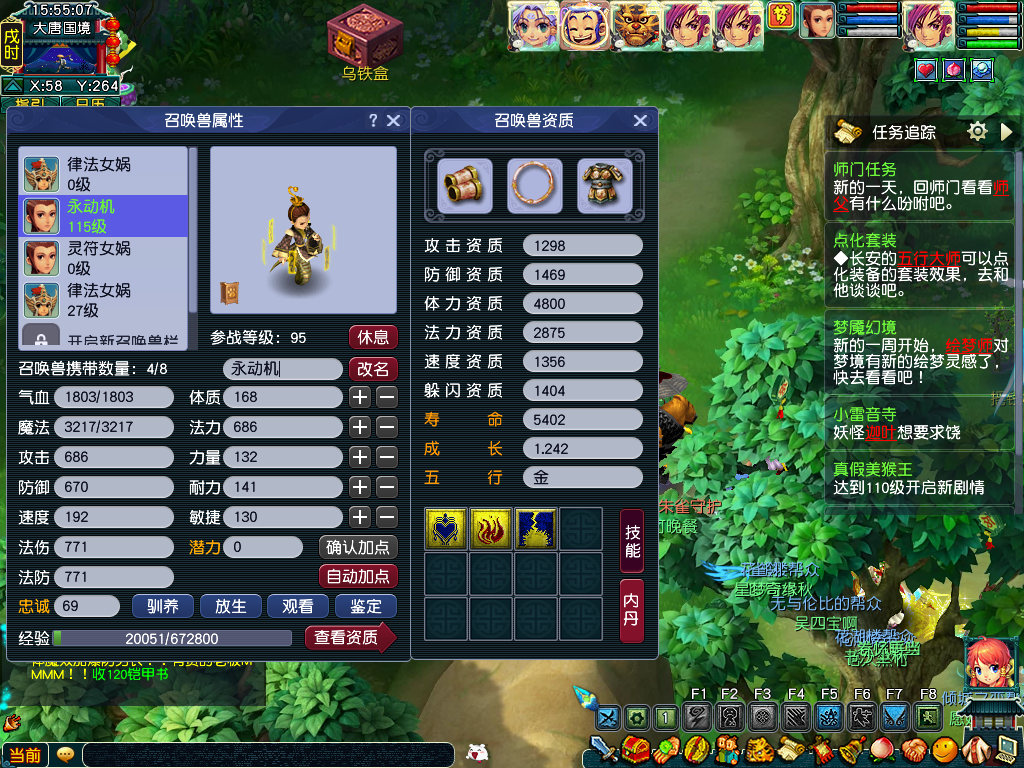Select the level 27 律法女娲 summon

pyautogui.click(x=104, y=299)
